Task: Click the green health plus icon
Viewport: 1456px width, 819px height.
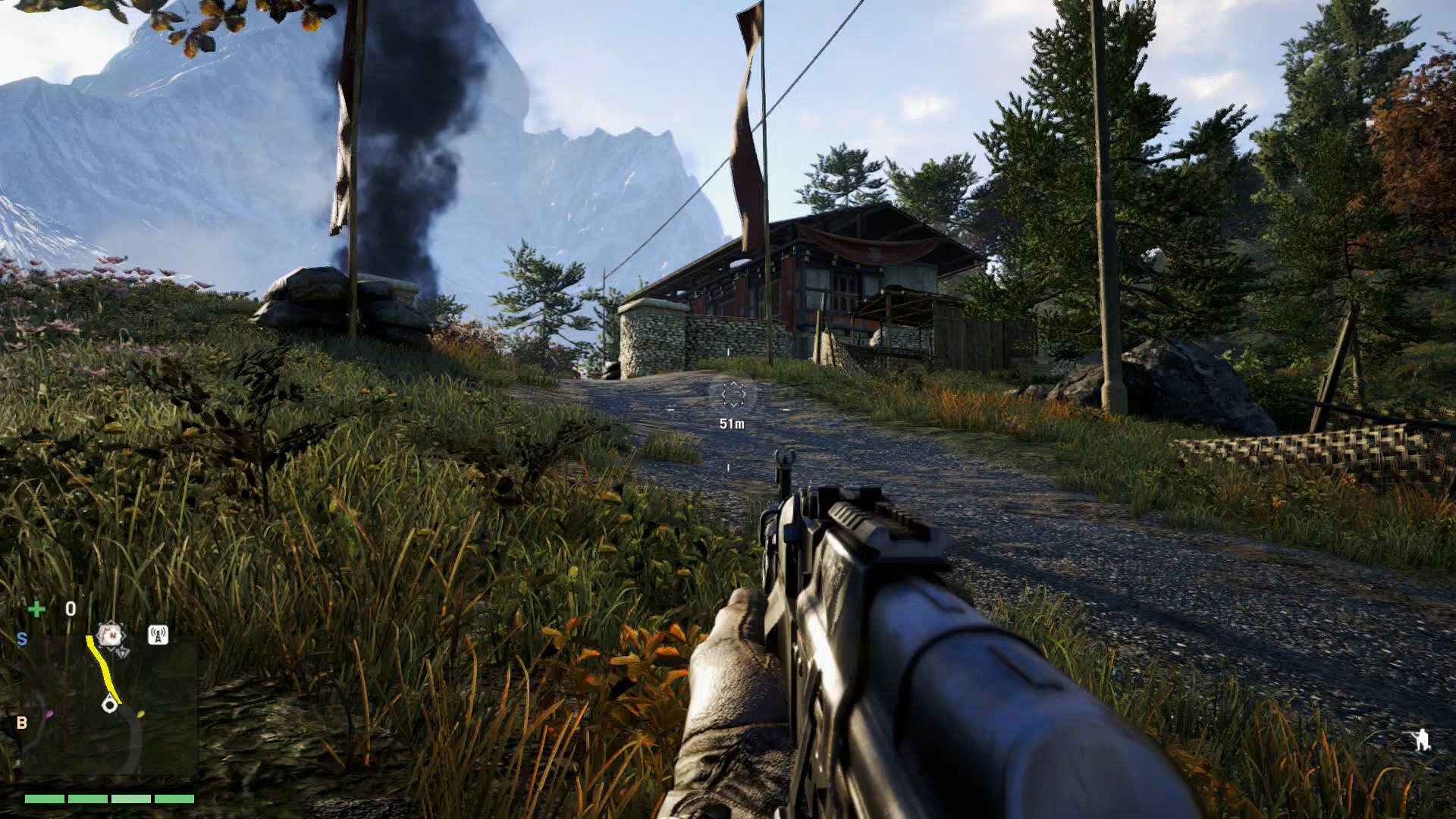Action: [36, 609]
